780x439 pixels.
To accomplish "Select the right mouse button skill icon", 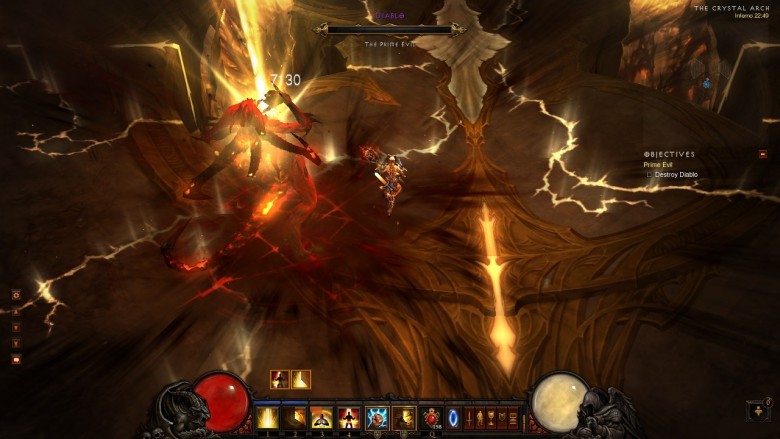I will click(404, 417).
